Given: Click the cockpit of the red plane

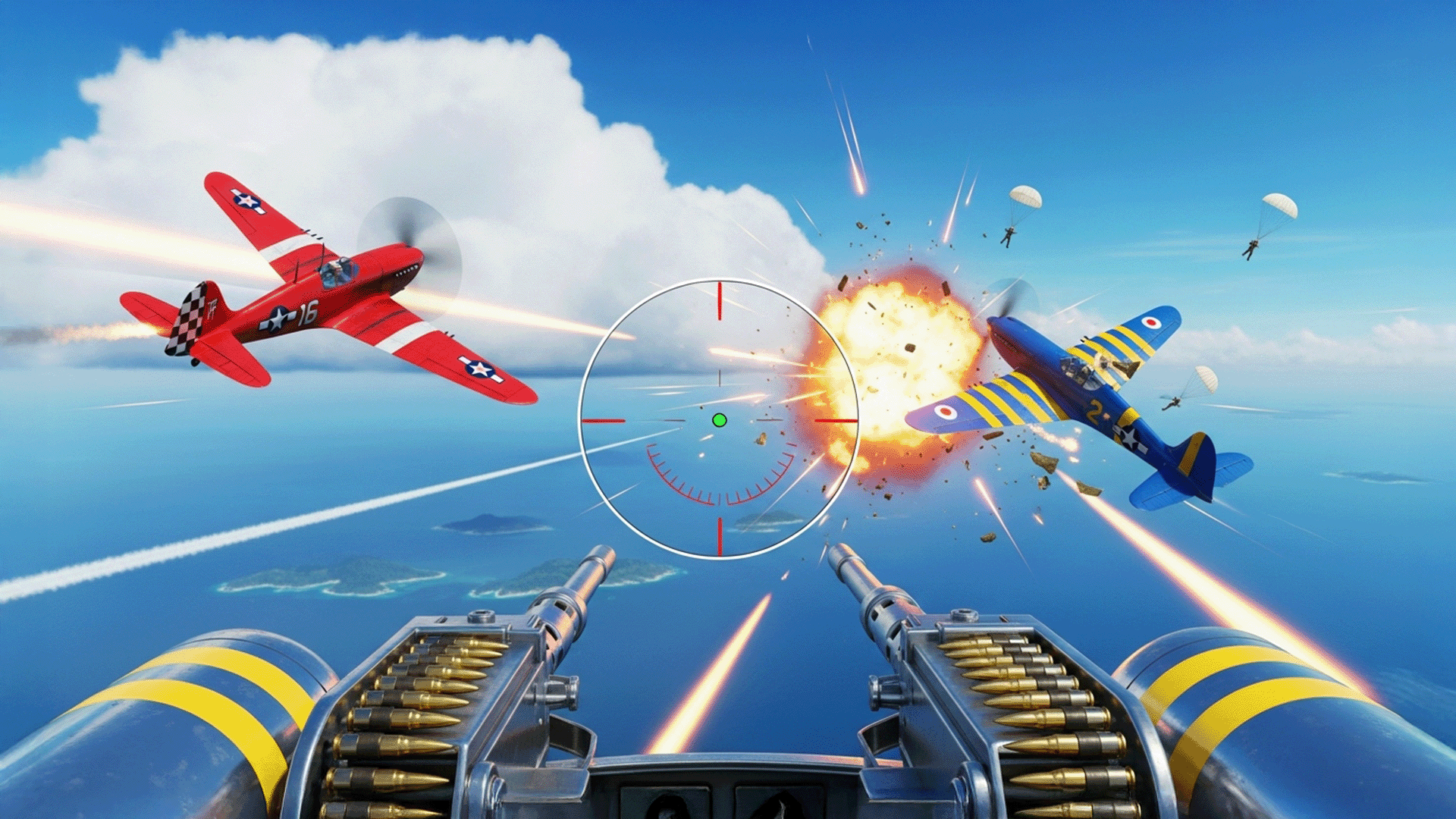Looking at the screenshot, I should point(338,271).
